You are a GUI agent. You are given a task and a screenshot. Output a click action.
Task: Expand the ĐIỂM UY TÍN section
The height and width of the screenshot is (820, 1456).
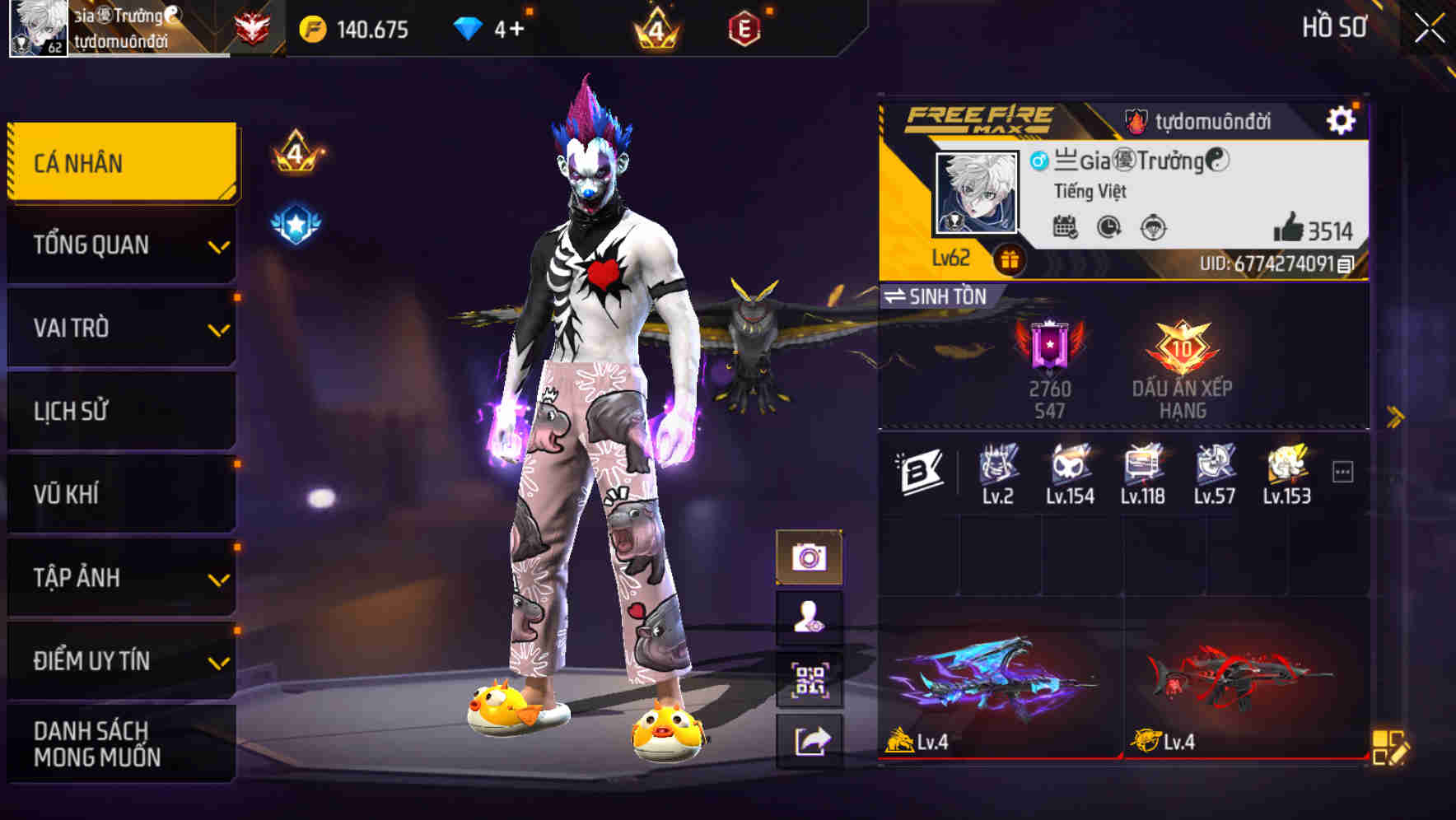[x=120, y=660]
